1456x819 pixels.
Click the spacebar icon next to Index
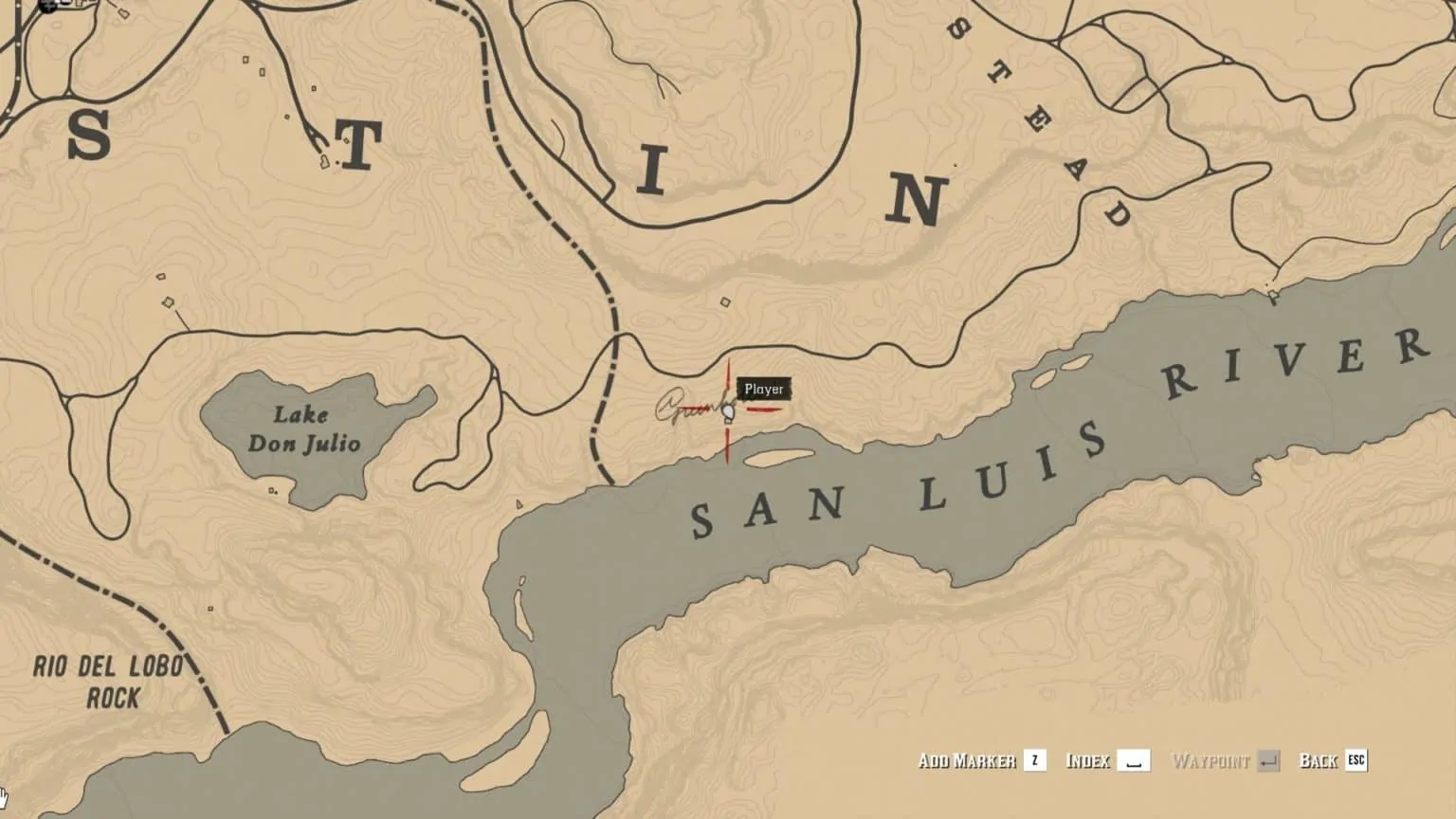tap(1134, 760)
